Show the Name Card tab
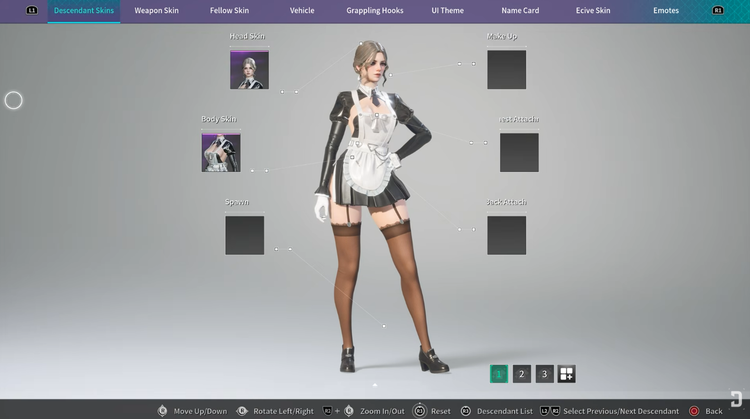This screenshot has height=419, width=750. point(520,11)
